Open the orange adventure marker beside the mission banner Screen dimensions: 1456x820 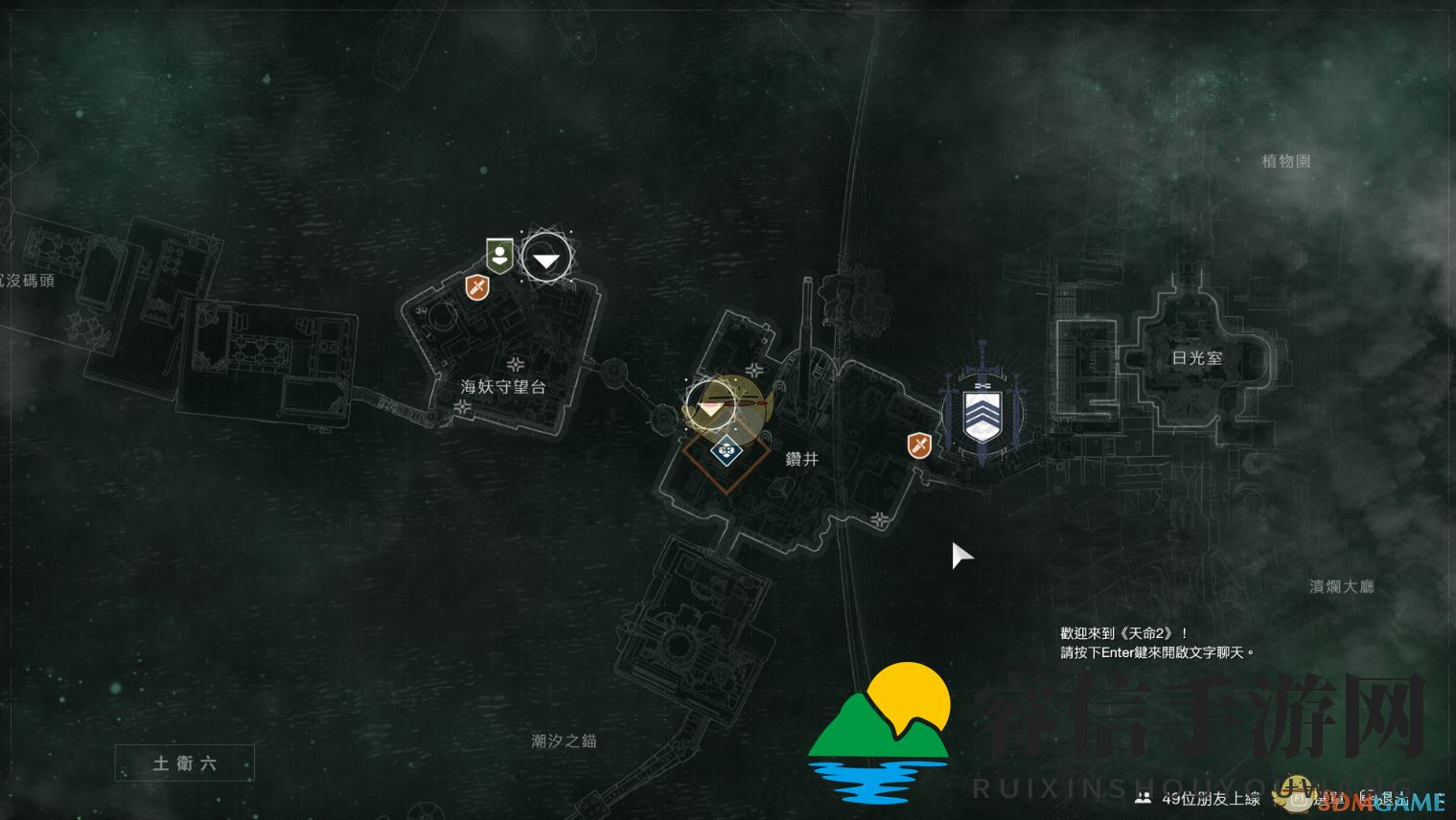point(919,444)
